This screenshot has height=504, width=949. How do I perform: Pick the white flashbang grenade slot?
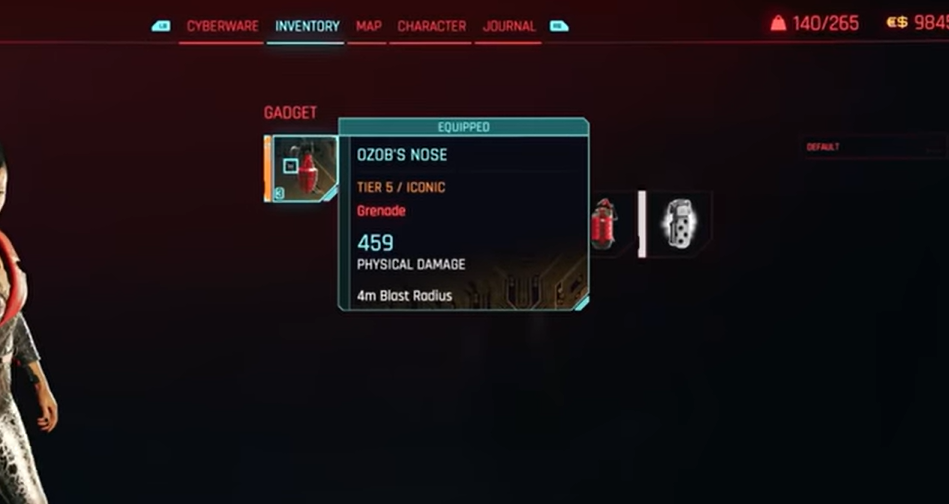pos(679,224)
